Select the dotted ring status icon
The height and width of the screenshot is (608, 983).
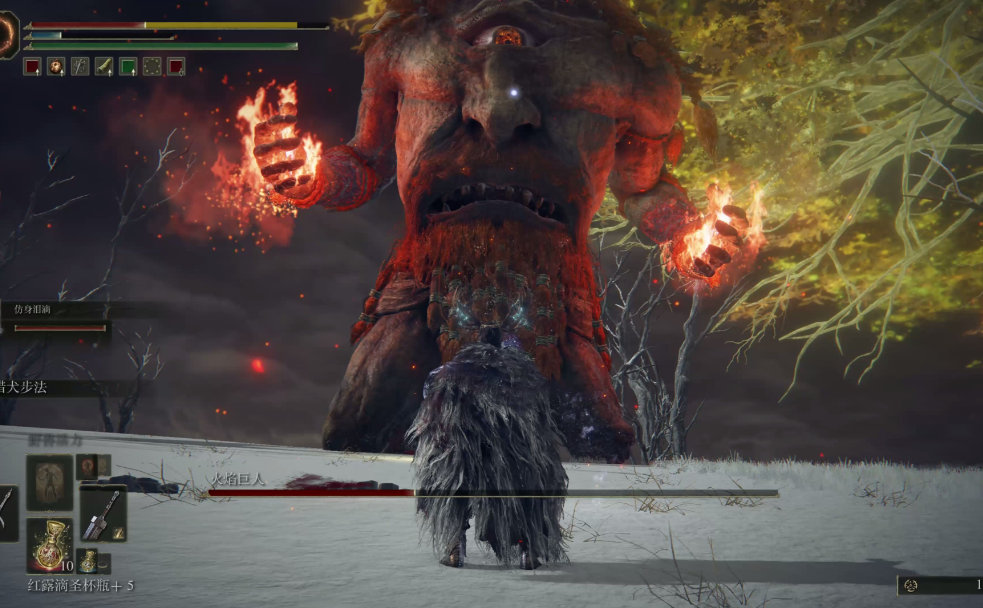coord(152,67)
